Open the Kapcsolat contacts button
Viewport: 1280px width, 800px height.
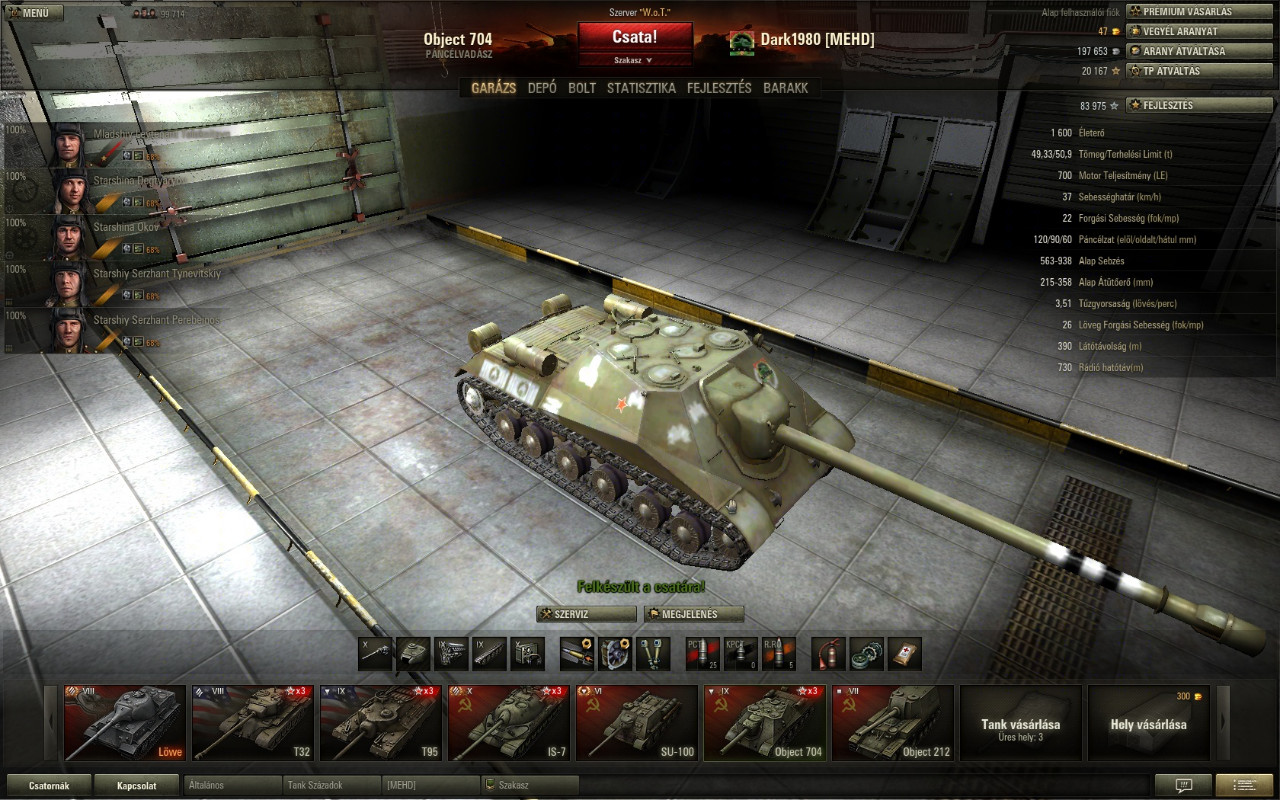[138, 785]
